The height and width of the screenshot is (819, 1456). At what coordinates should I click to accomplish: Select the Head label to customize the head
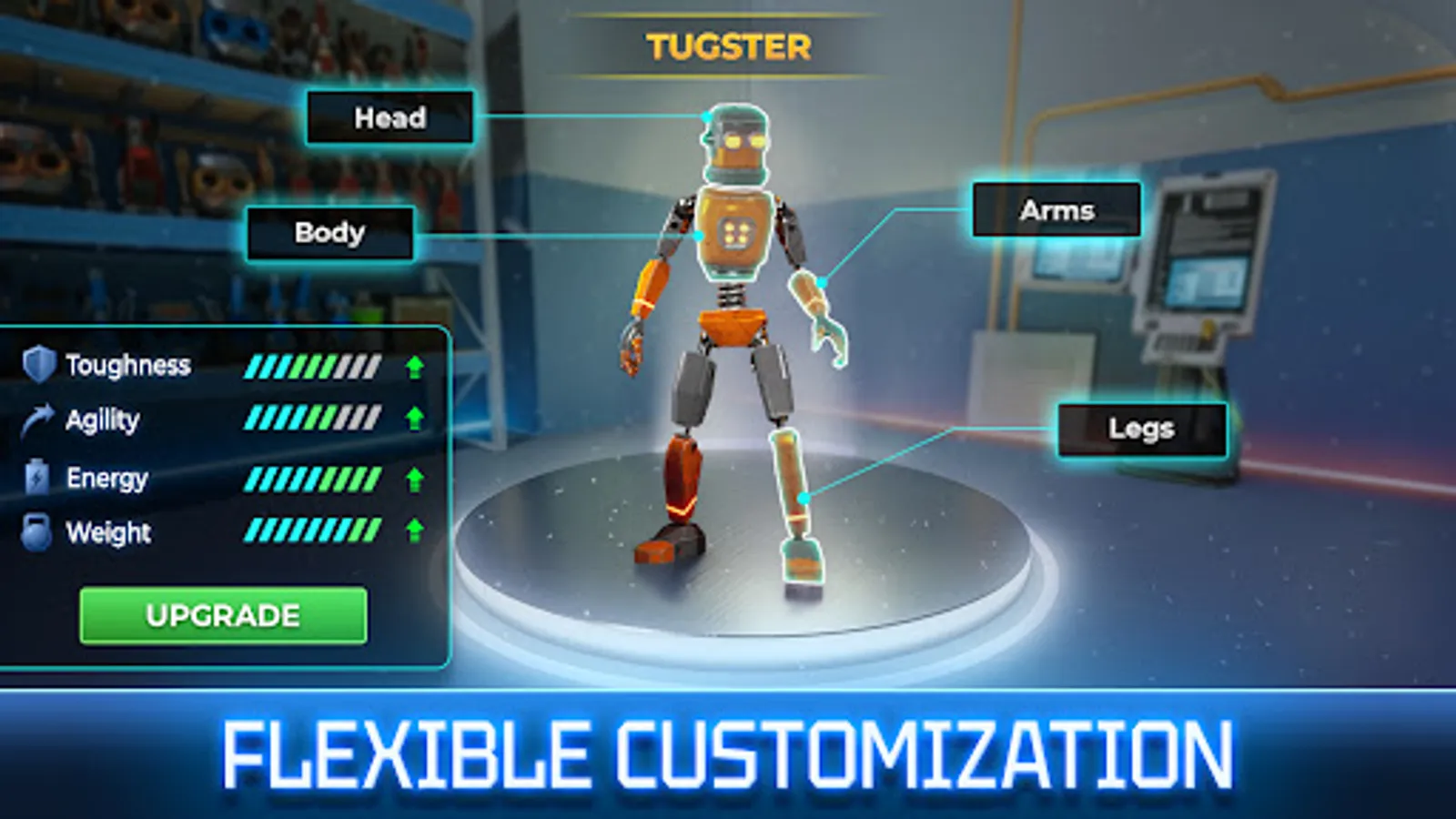click(389, 117)
